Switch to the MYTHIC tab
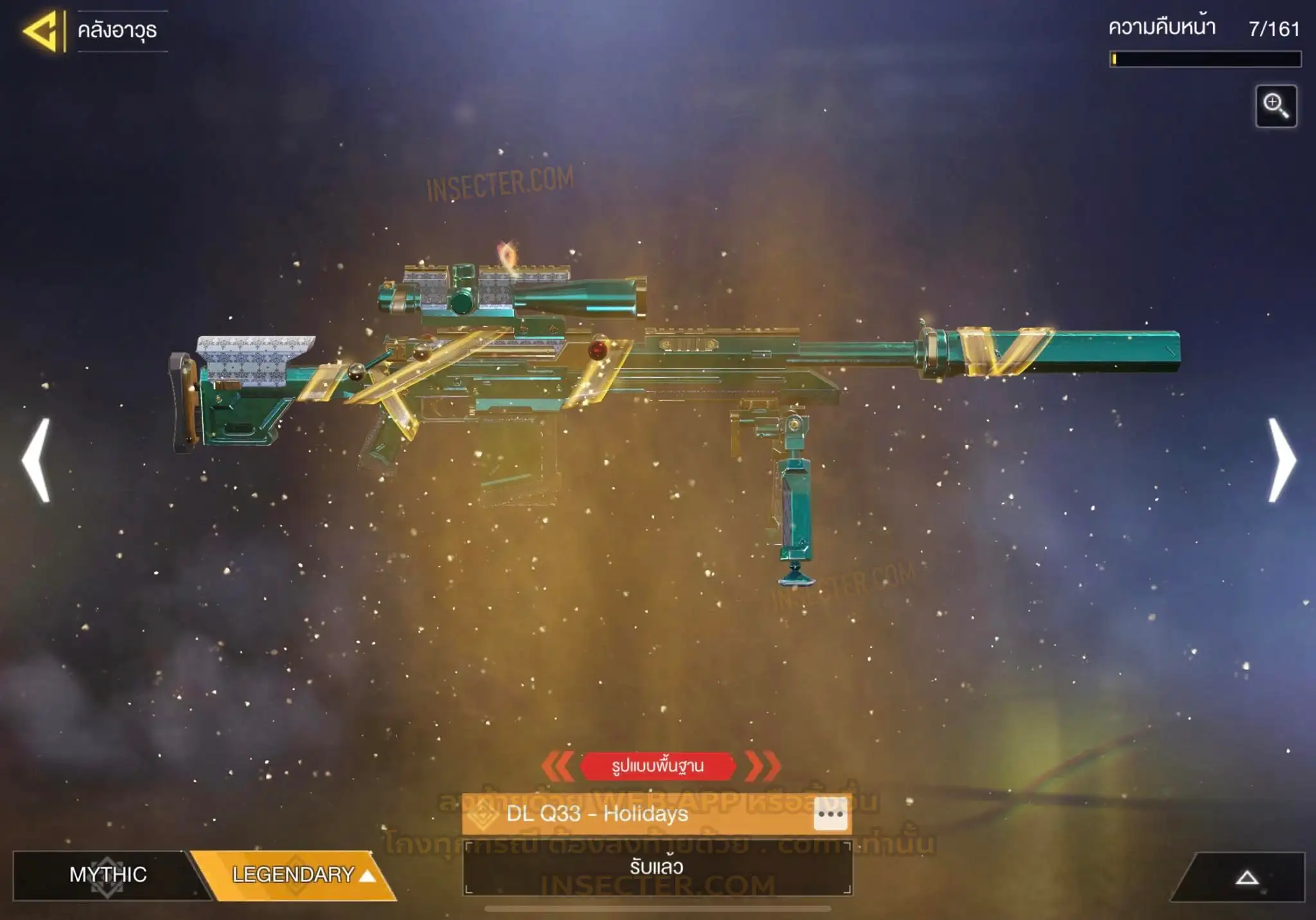Screen dimensions: 1316x920 click(x=107, y=874)
